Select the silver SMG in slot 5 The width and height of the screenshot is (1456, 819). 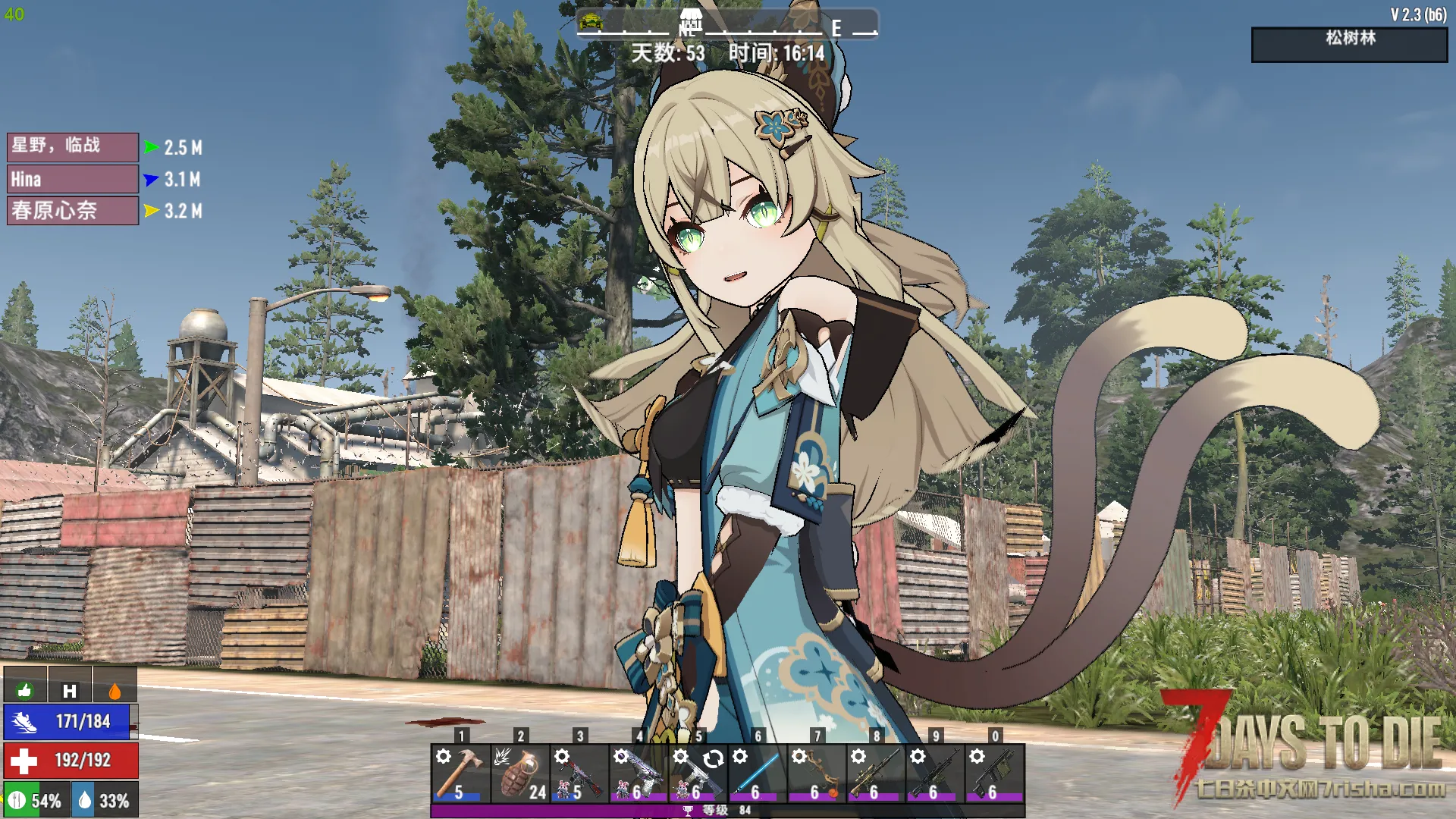click(698, 773)
